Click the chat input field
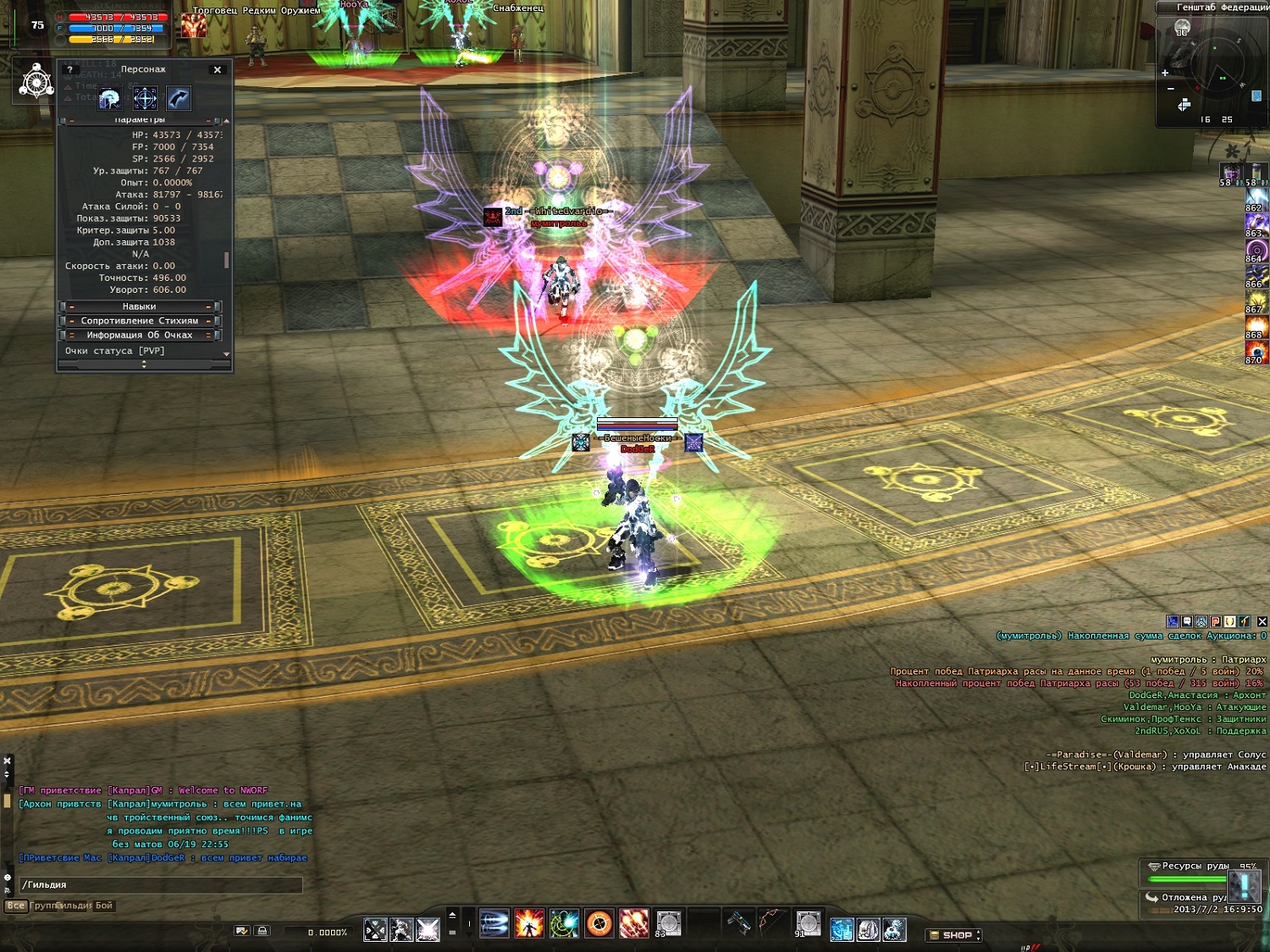Viewport: 1270px width, 952px height. [161, 885]
